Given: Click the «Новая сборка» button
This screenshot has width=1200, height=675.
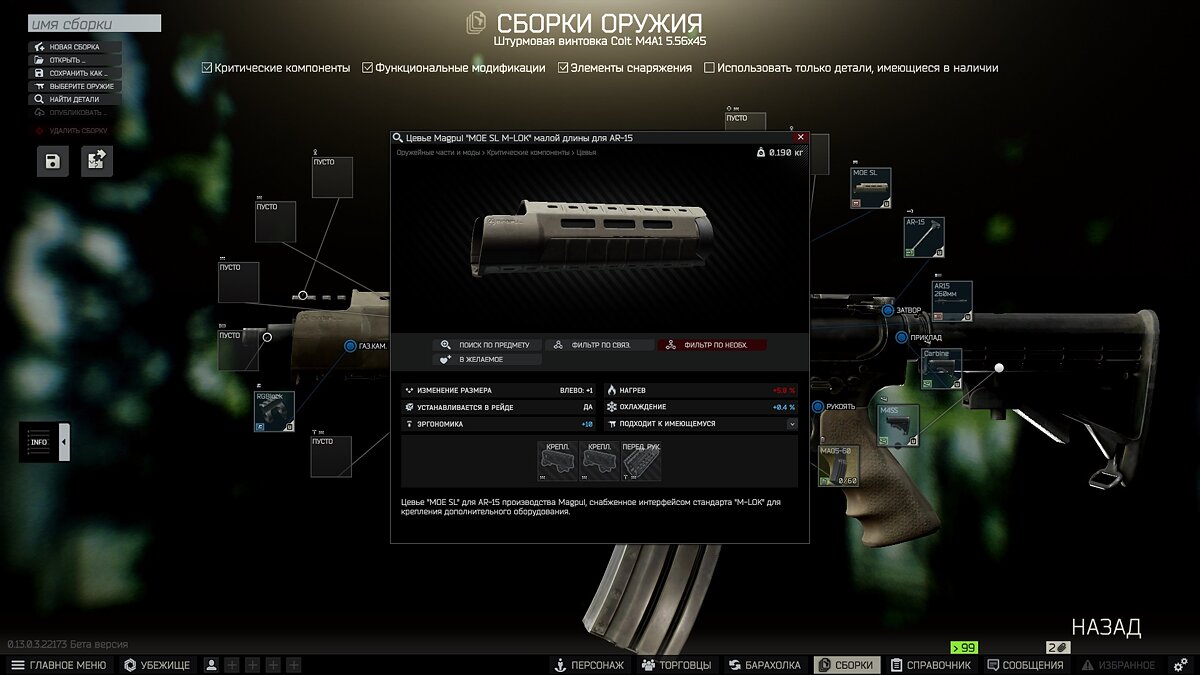Looking at the screenshot, I should pyautogui.click(x=75, y=47).
